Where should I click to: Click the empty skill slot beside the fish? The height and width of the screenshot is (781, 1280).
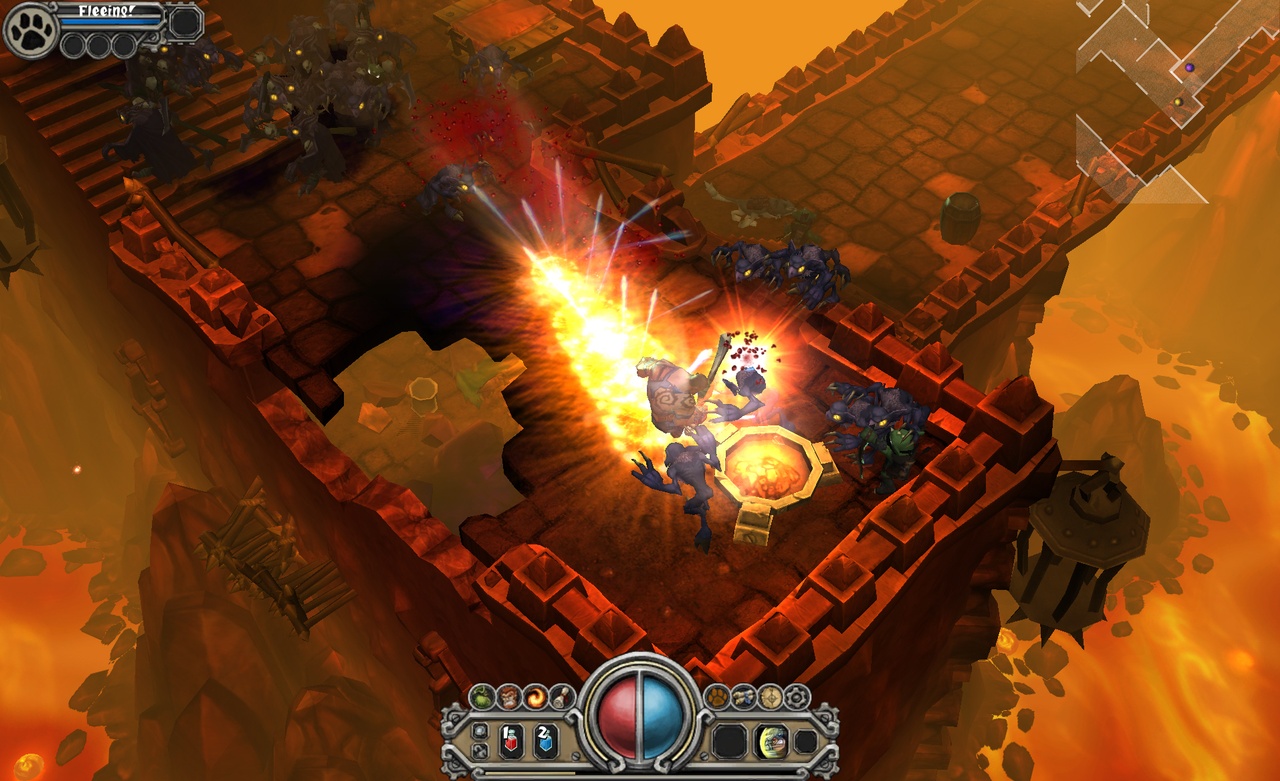pyautogui.click(x=729, y=740)
